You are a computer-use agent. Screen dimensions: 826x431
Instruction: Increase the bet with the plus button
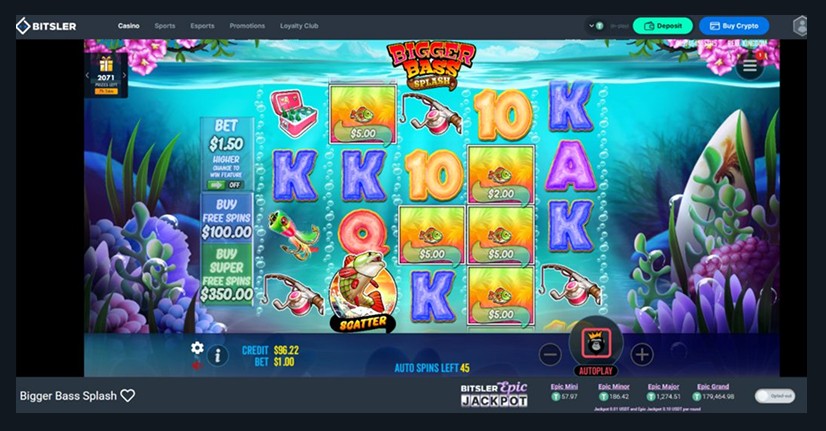(642, 354)
